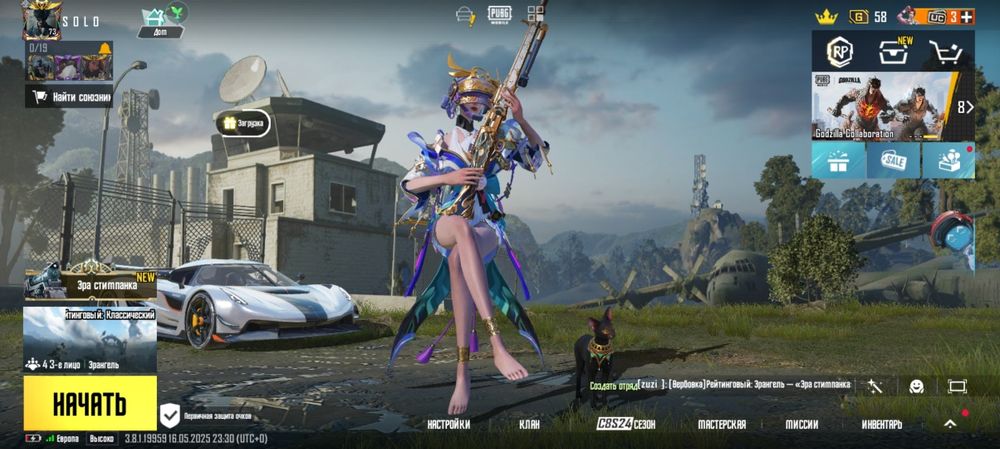Open the C8S24 СЕЗОН season page
The image size is (1000, 449).
coord(626,424)
